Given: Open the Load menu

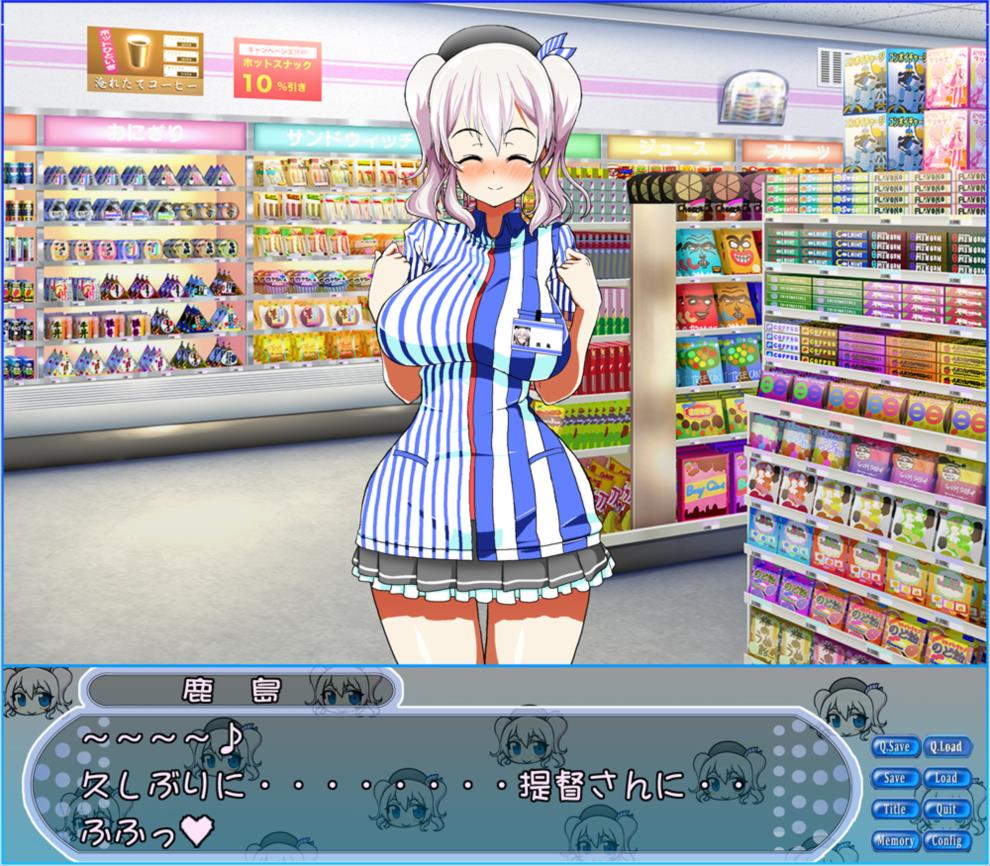Looking at the screenshot, I should (945, 778).
